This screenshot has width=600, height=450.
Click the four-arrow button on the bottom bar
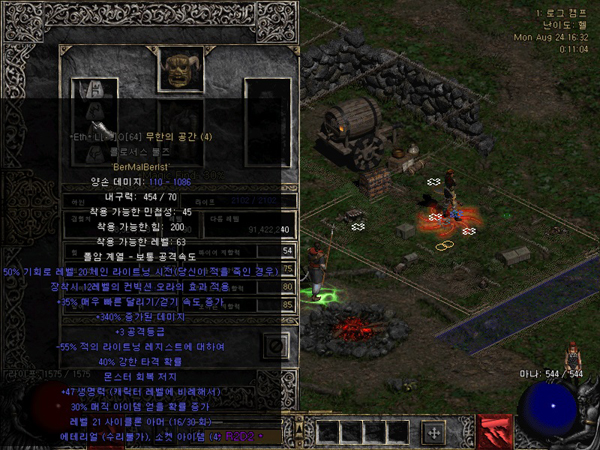click(433, 432)
